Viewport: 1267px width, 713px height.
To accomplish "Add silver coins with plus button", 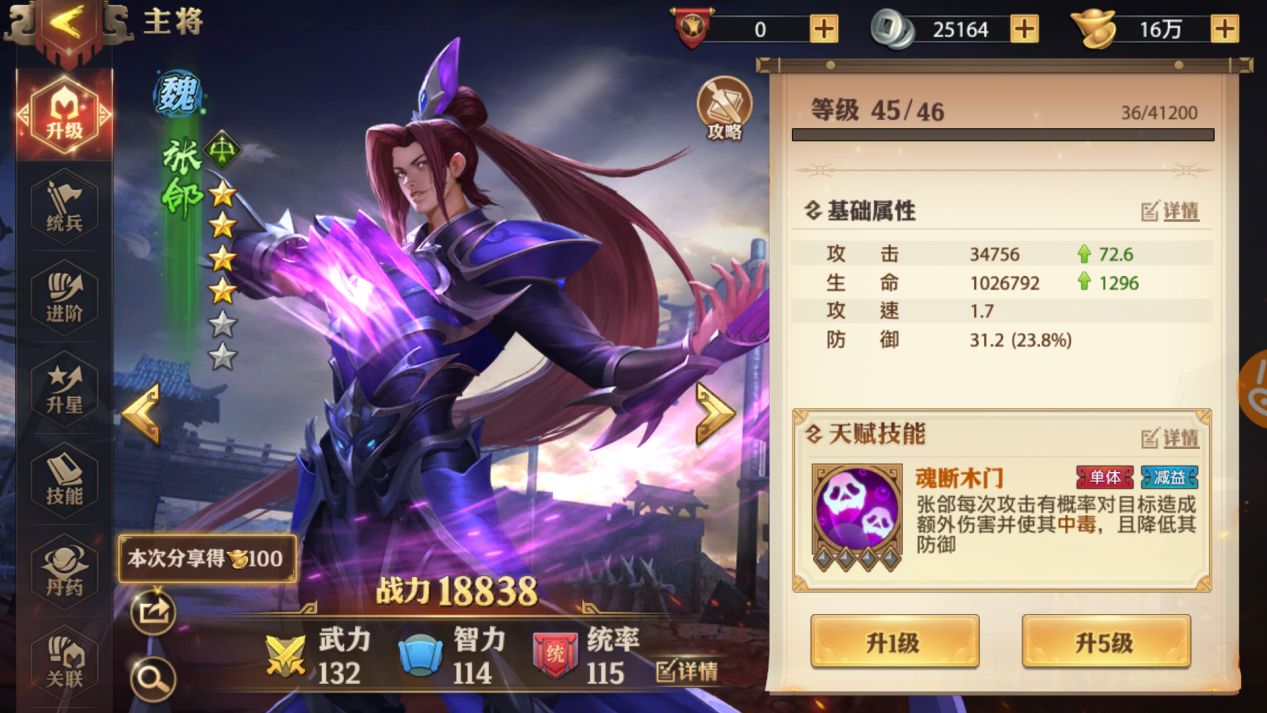I will point(1024,29).
